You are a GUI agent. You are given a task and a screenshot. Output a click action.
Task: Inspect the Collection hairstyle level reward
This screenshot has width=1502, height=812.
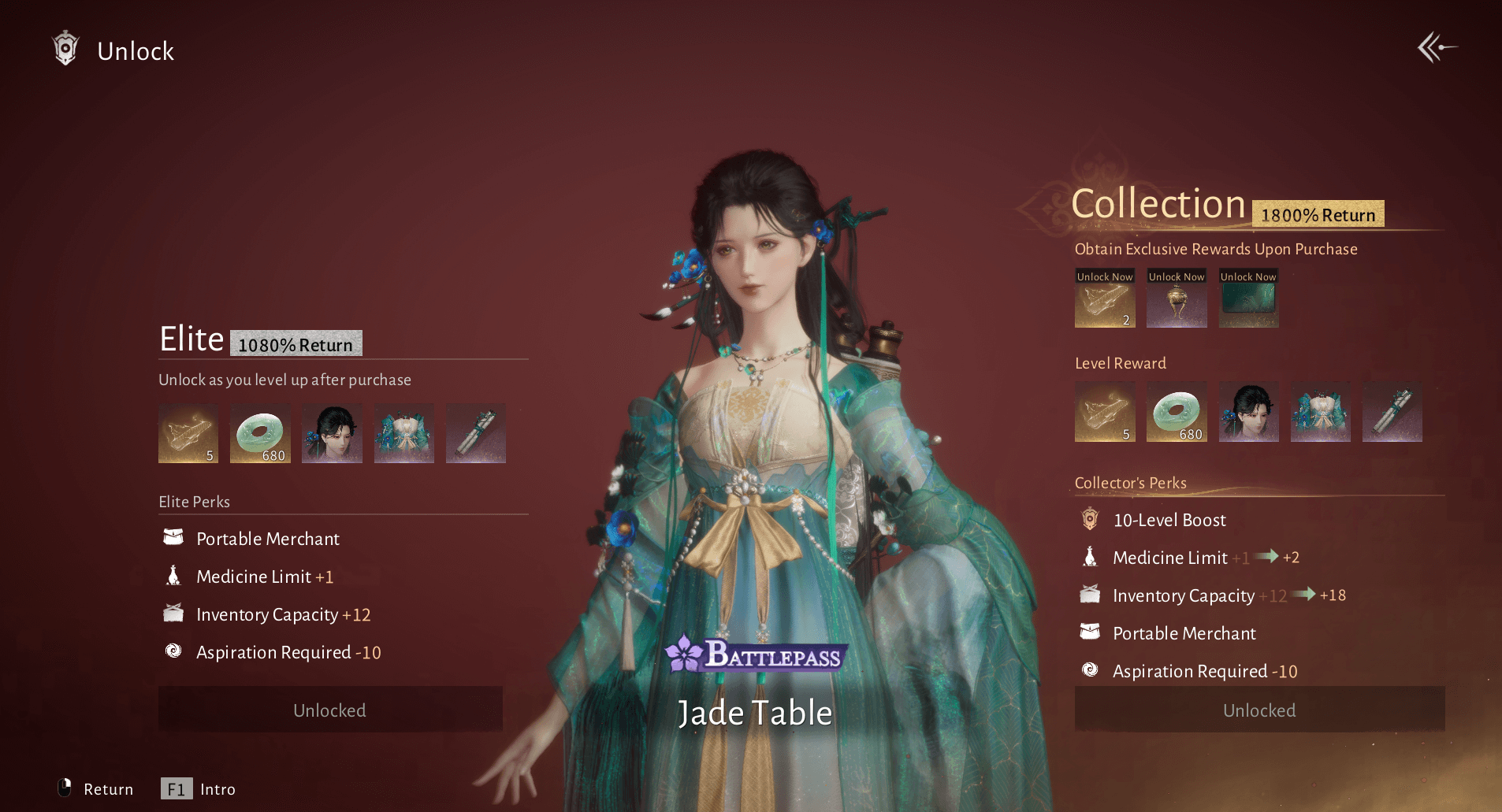pos(1248,412)
